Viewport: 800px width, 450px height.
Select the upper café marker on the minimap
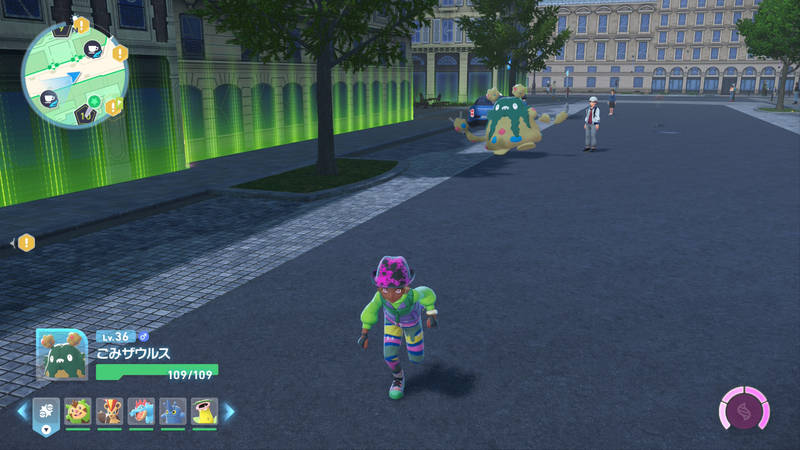tap(92, 49)
